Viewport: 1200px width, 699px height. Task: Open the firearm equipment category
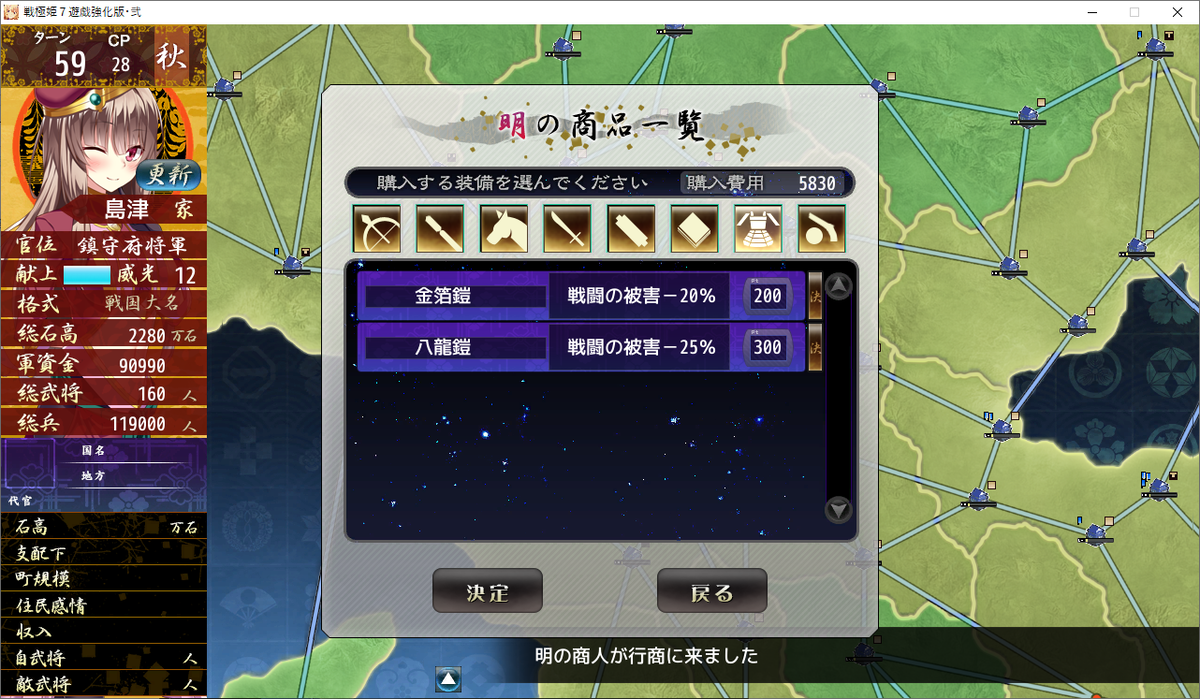point(822,229)
